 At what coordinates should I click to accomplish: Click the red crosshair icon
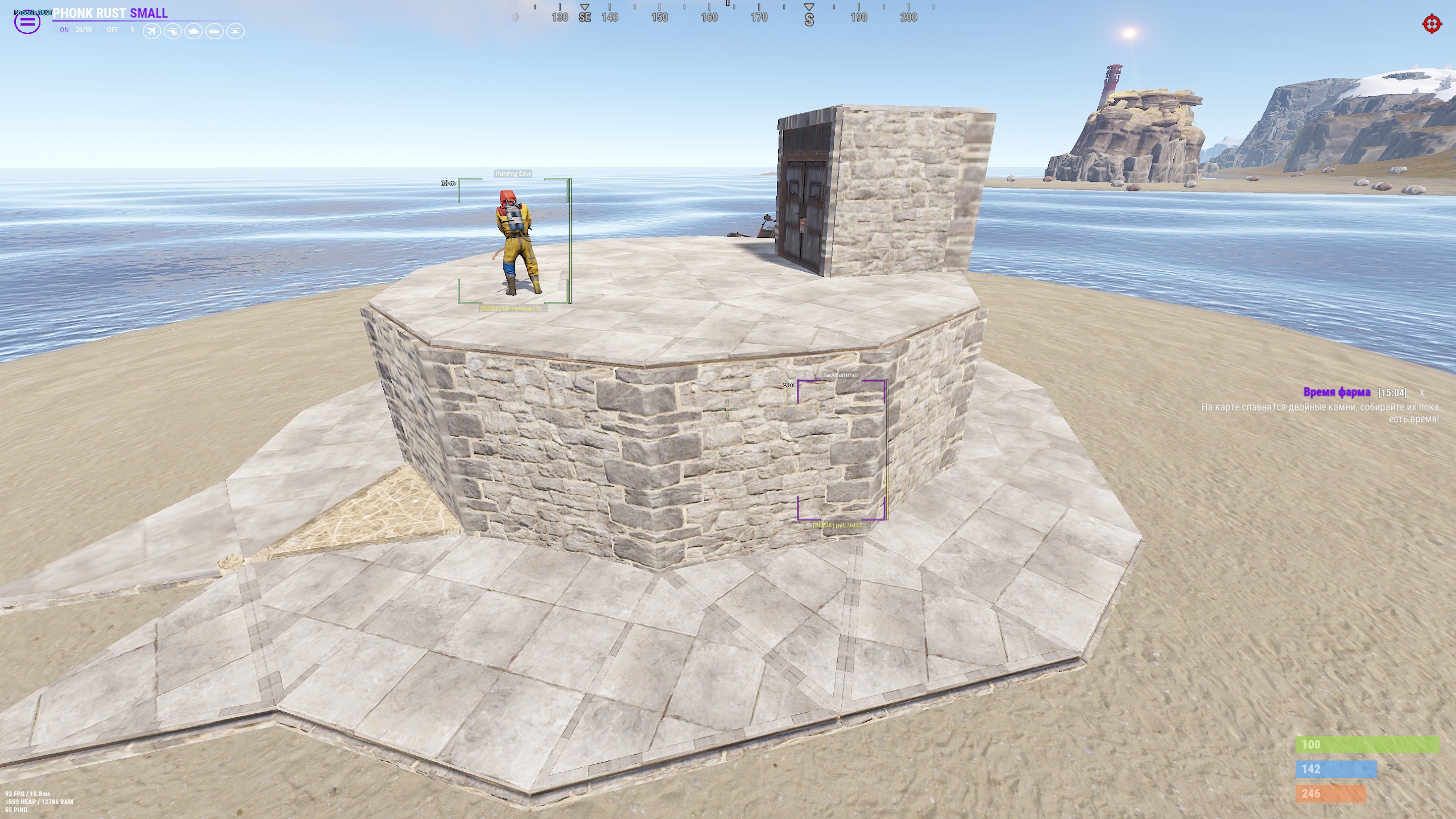[x=1432, y=24]
